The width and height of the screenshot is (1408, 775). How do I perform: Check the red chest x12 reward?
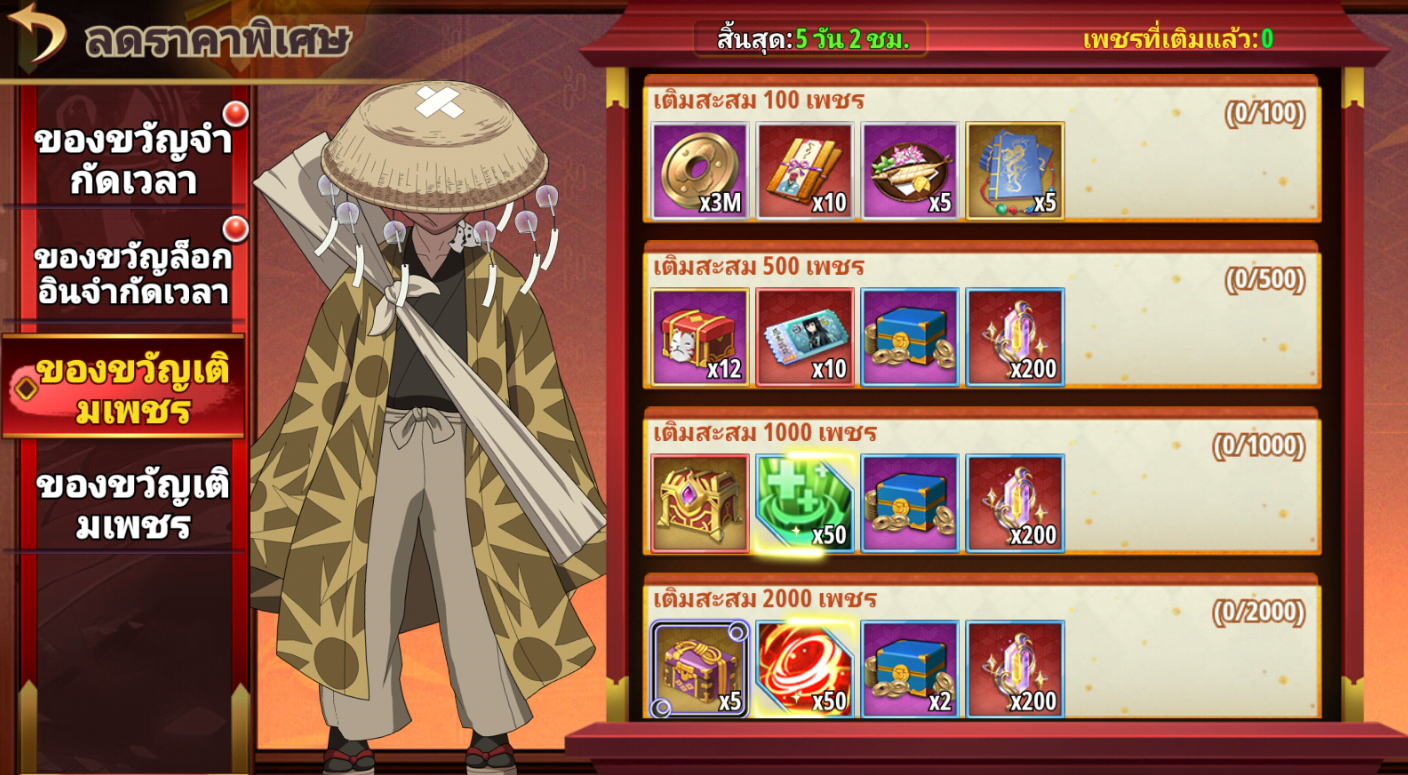coord(700,337)
